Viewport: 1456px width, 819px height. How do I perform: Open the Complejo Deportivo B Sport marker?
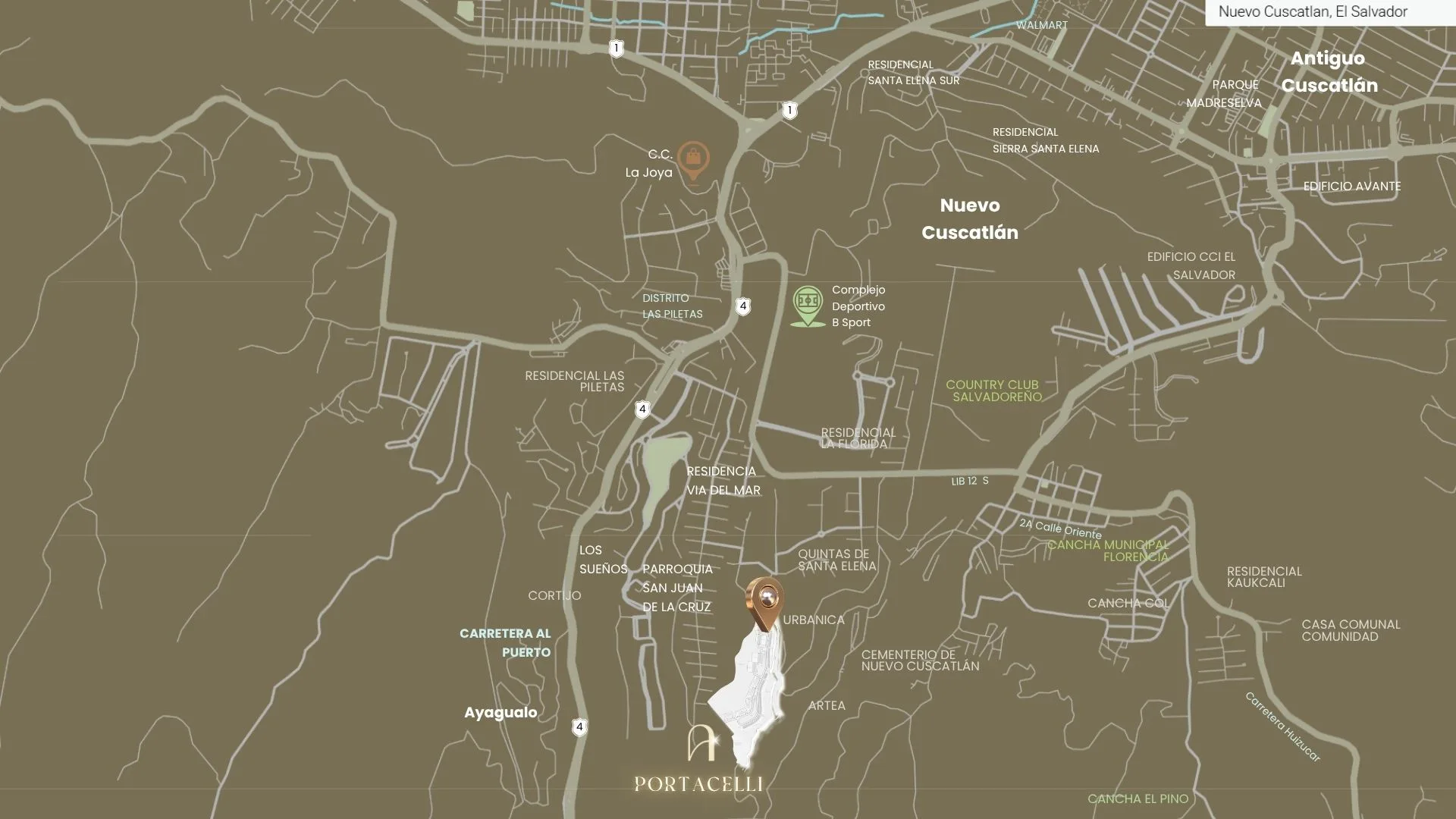tap(808, 303)
